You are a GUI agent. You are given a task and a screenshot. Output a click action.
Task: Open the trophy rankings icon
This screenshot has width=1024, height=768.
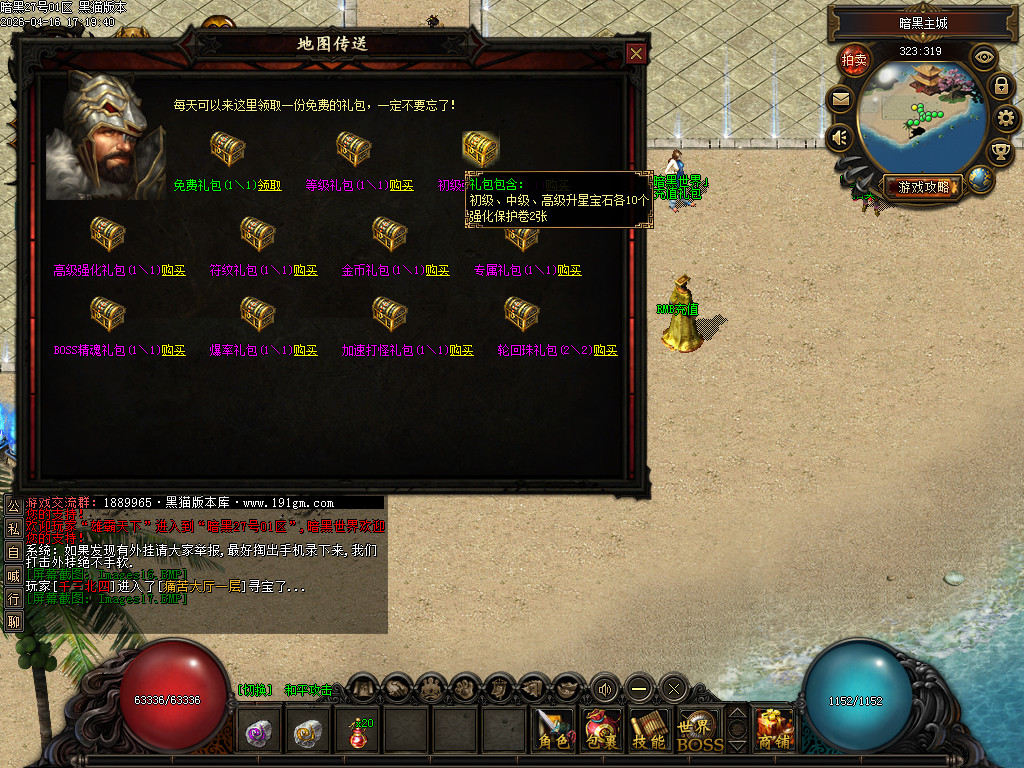coord(999,152)
